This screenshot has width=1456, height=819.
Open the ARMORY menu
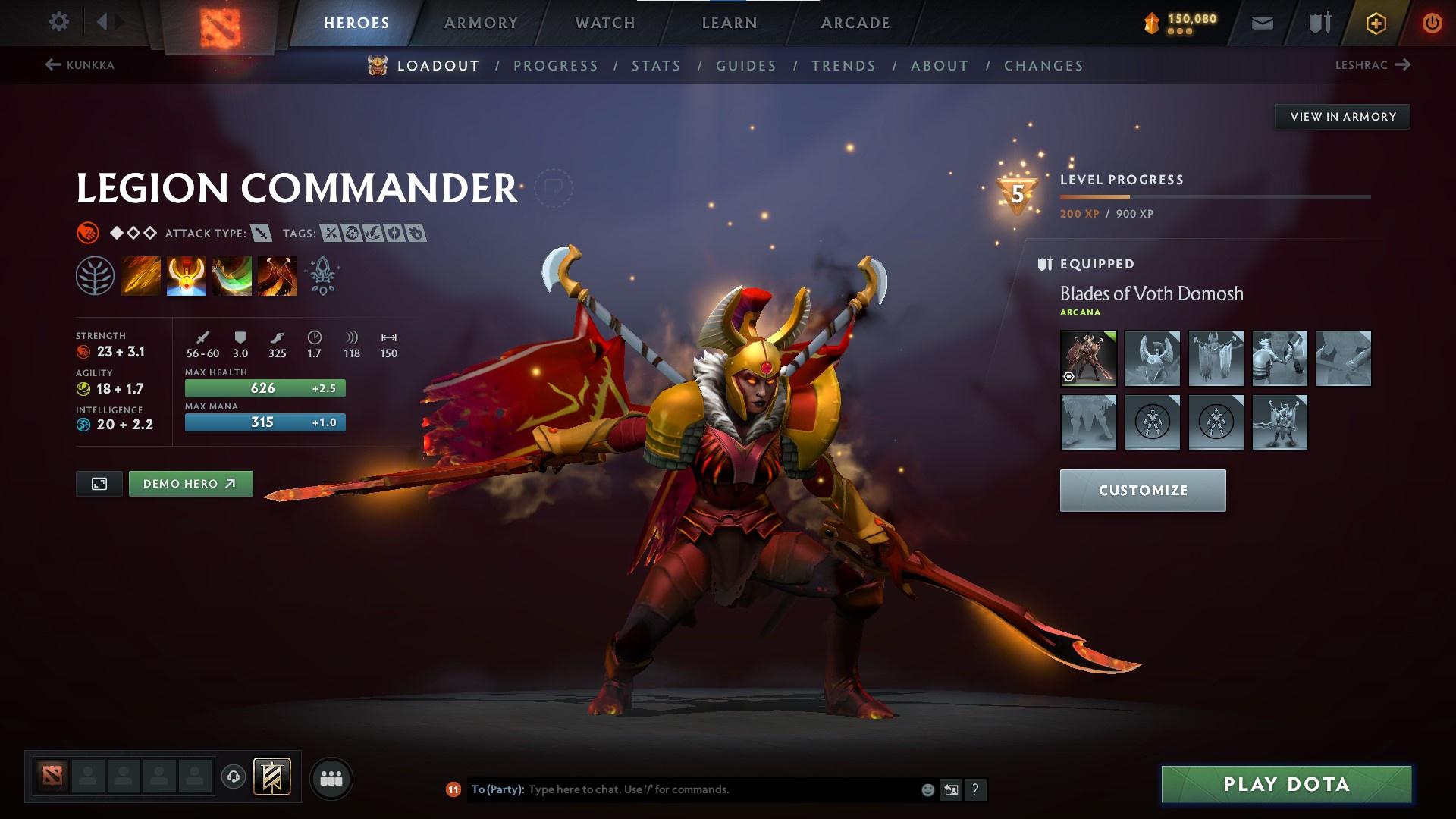(x=482, y=22)
